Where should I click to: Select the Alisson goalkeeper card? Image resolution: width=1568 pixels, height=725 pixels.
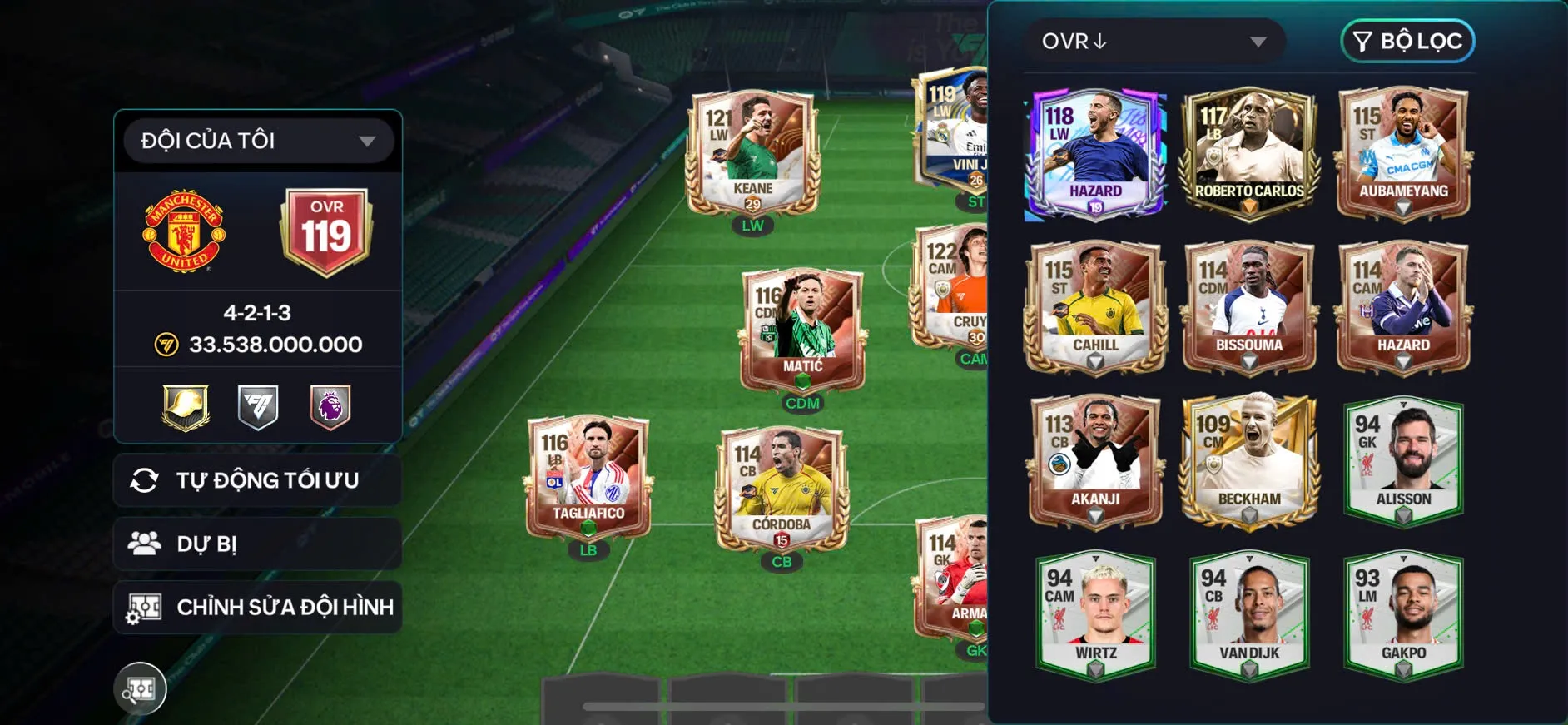point(1403,462)
